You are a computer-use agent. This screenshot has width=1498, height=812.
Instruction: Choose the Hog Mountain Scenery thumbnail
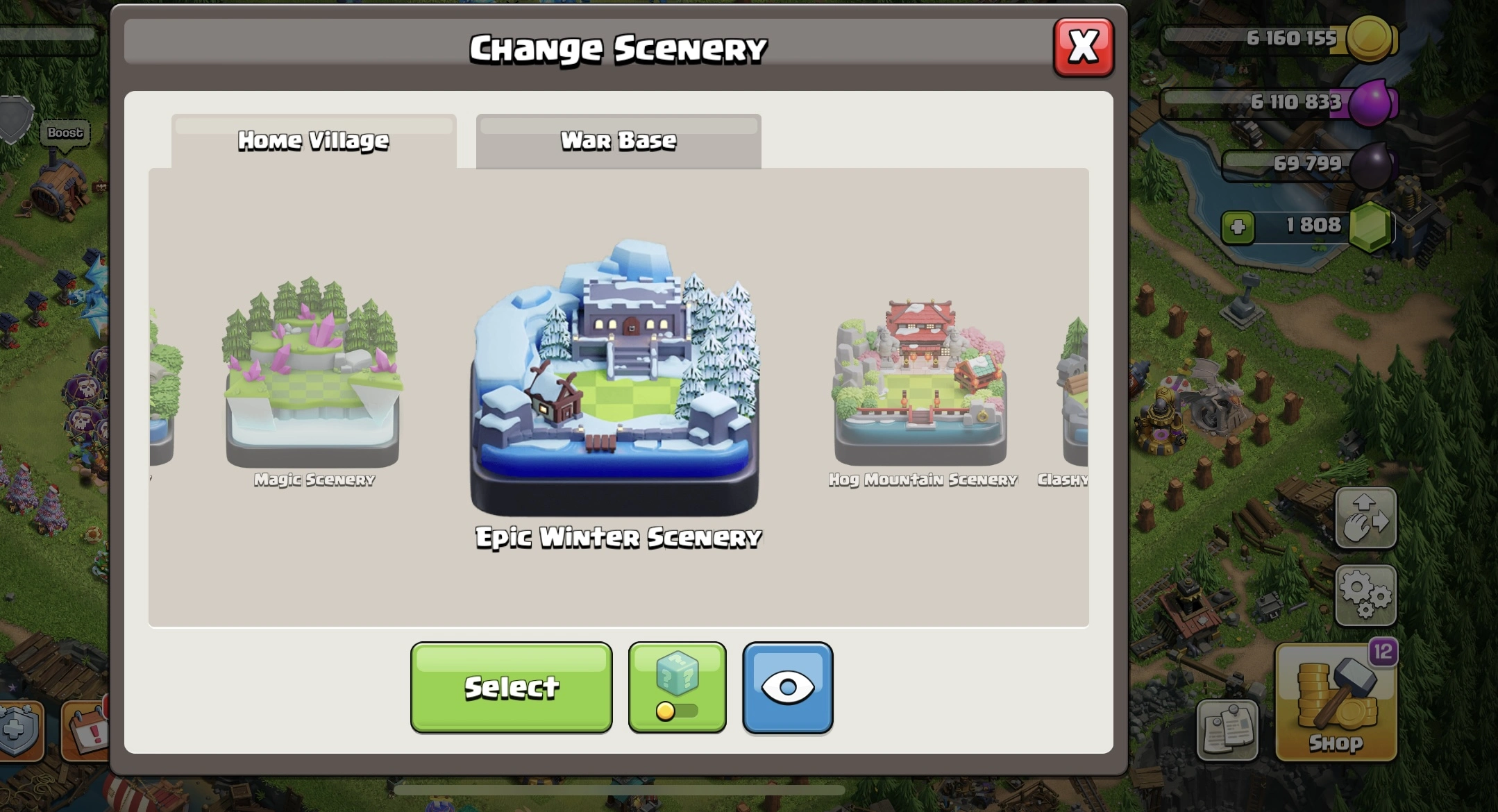point(920,378)
